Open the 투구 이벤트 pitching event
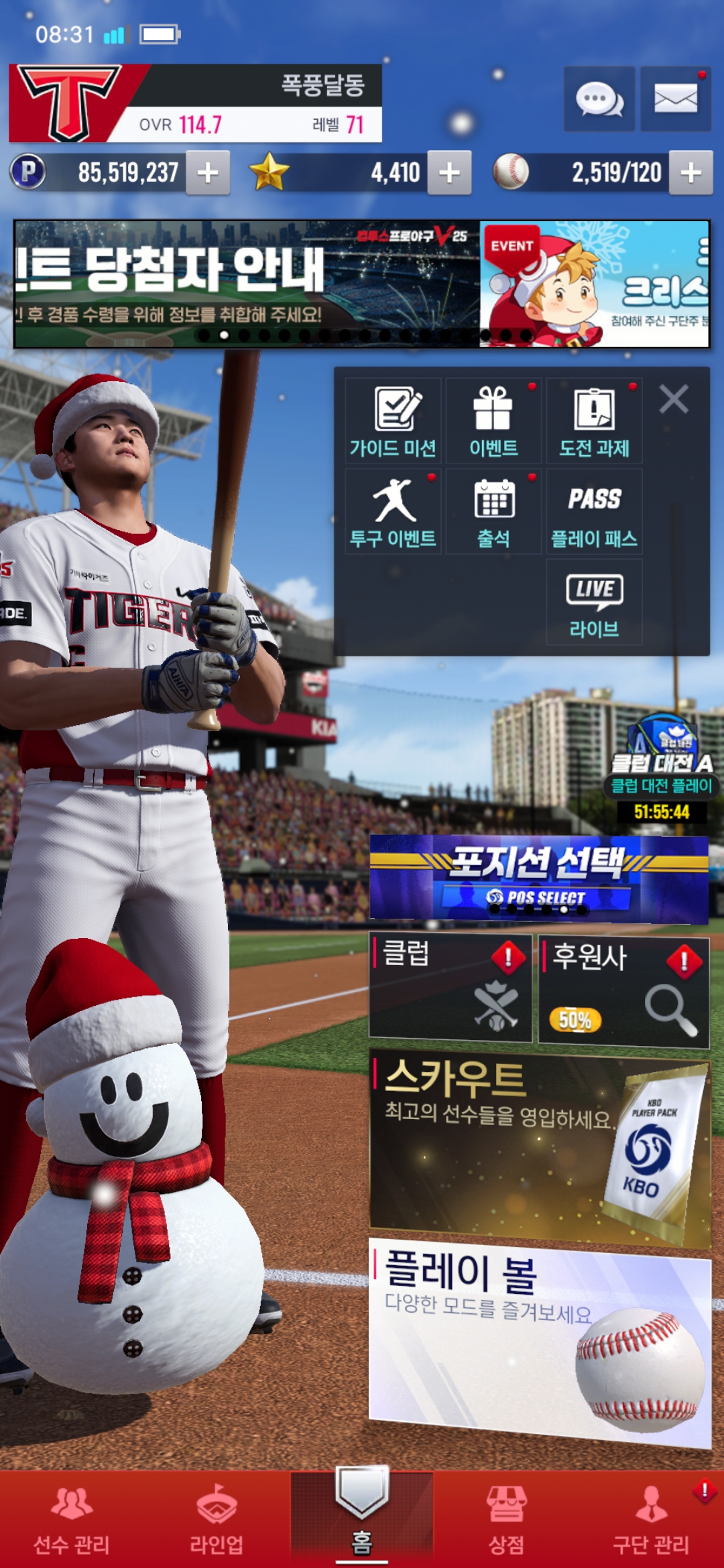This screenshot has width=724, height=1568. pos(394,511)
